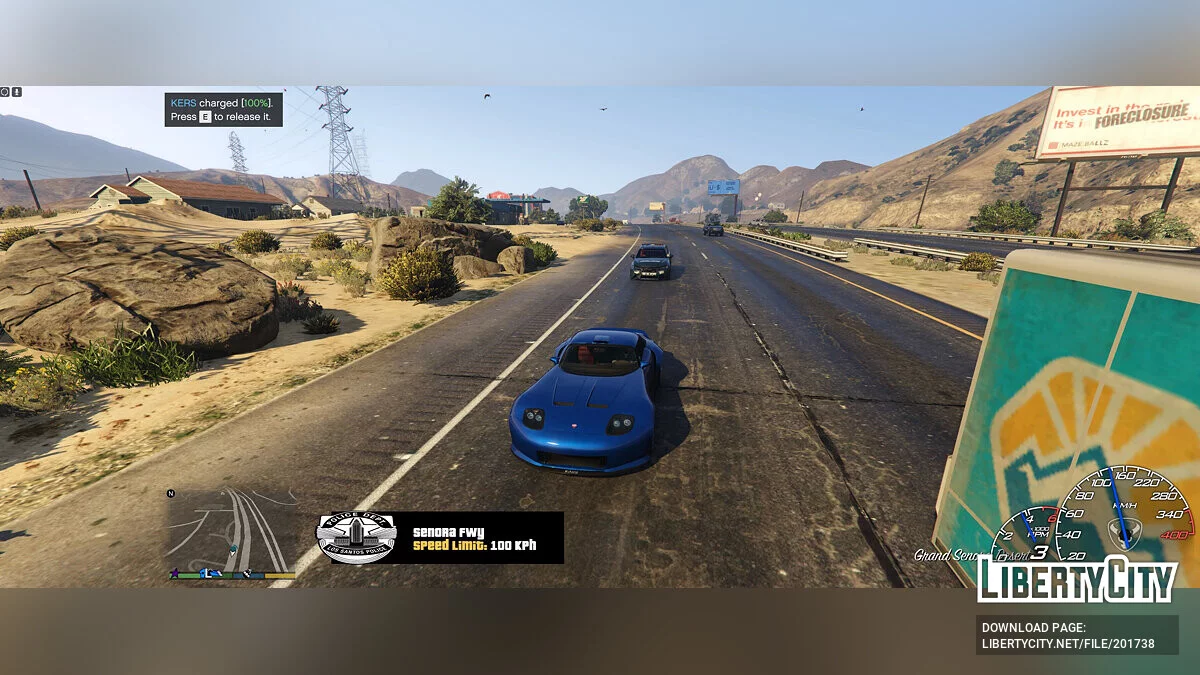Click the Los Santos Police Dept badge
The width and height of the screenshot is (1200, 675).
coord(356,538)
